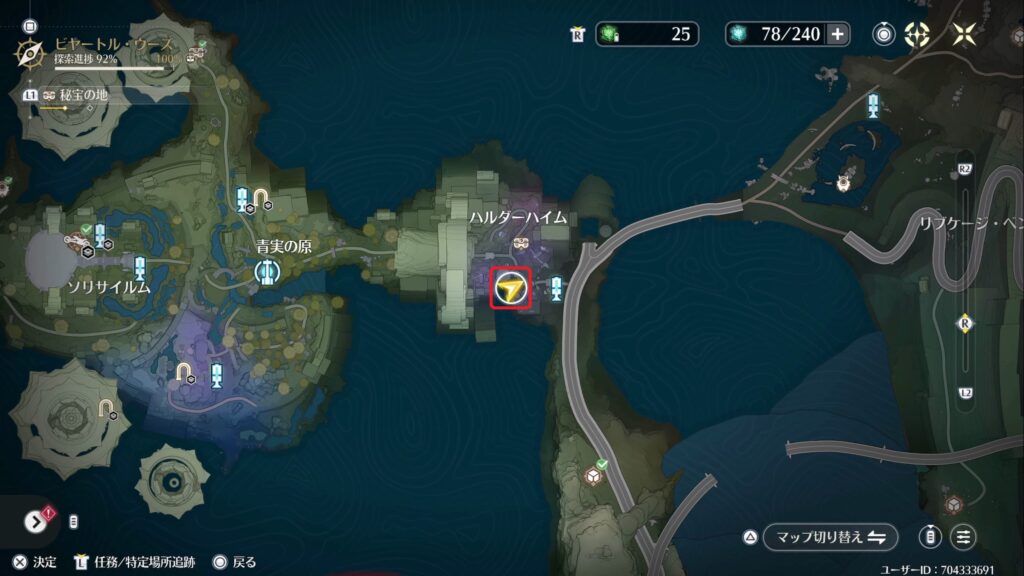Click the four-point star icon in top bar
This screenshot has width=1024, height=576.
(964, 34)
